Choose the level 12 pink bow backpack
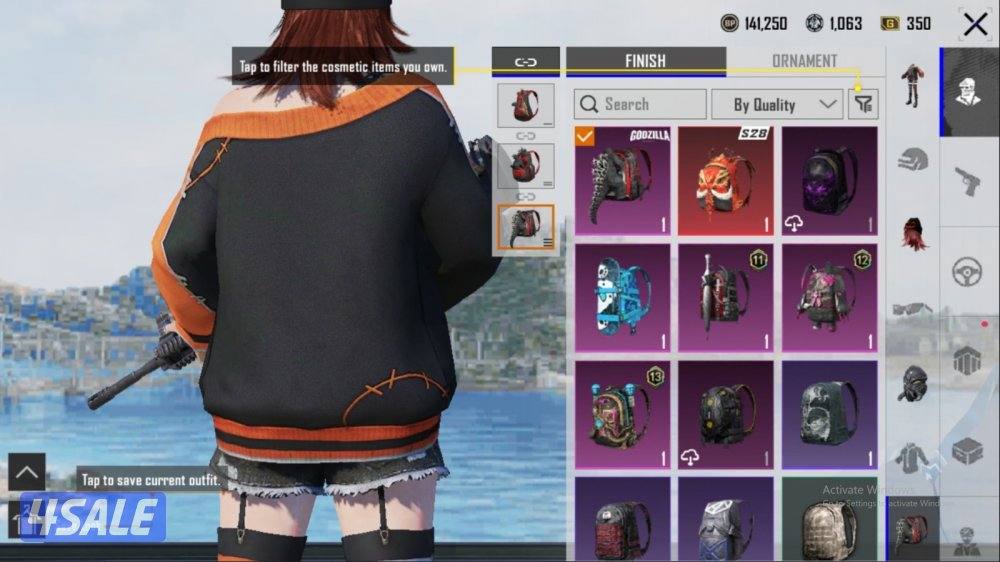The image size is (1000, 562). click(829, 297)
